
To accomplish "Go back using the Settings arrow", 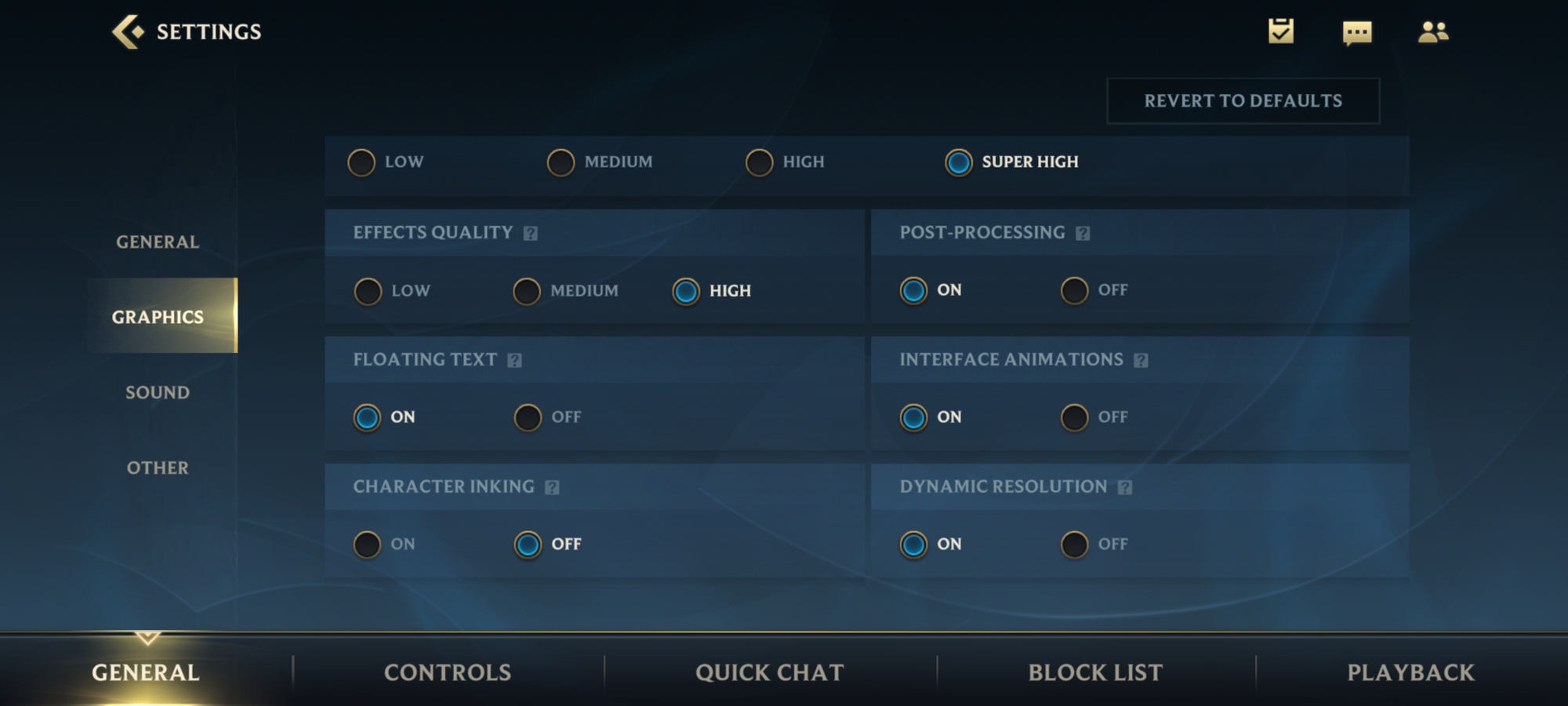I will [x=128, y=32].
